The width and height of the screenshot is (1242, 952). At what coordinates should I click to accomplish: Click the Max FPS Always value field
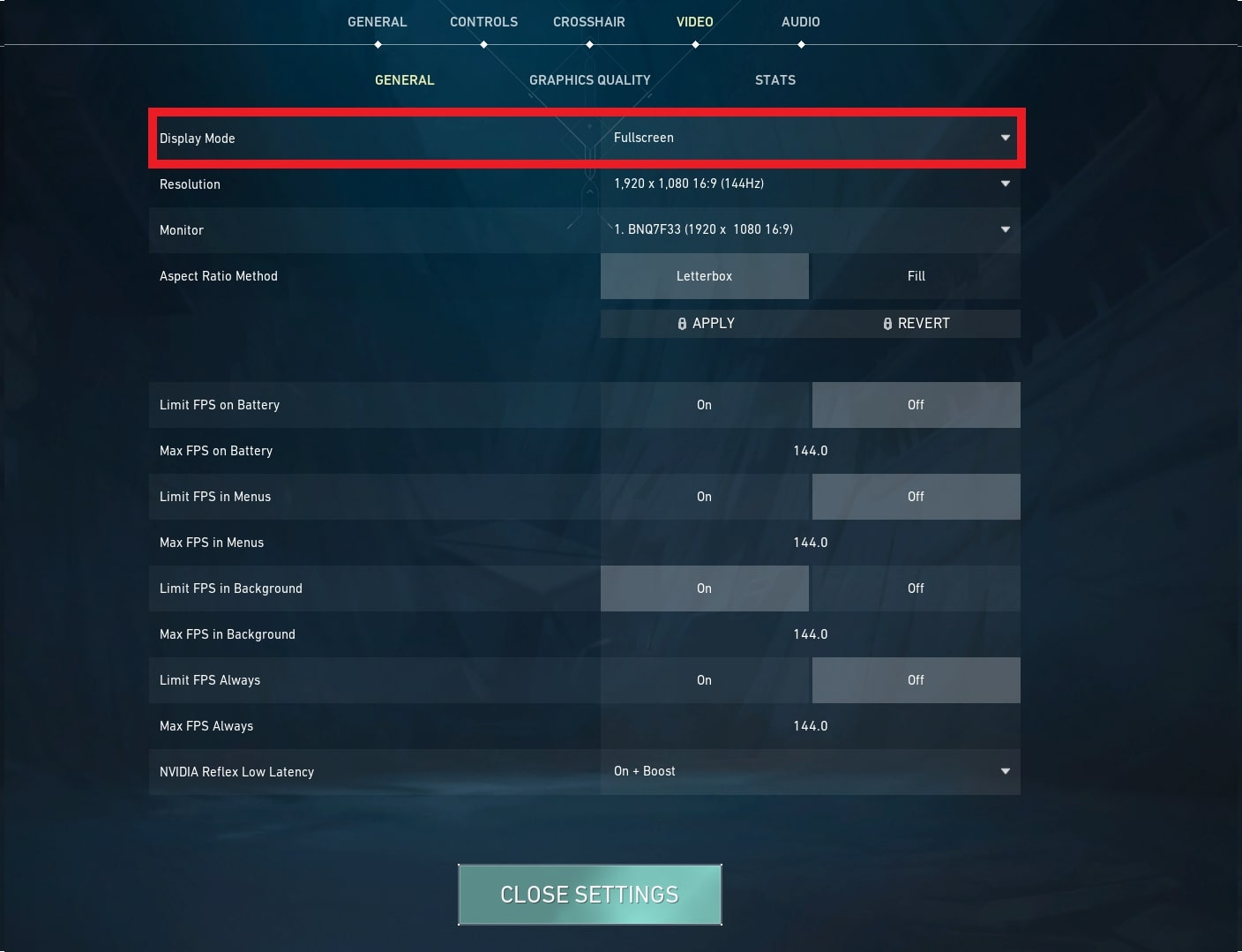pyautogui.click(x=810, y=725)
